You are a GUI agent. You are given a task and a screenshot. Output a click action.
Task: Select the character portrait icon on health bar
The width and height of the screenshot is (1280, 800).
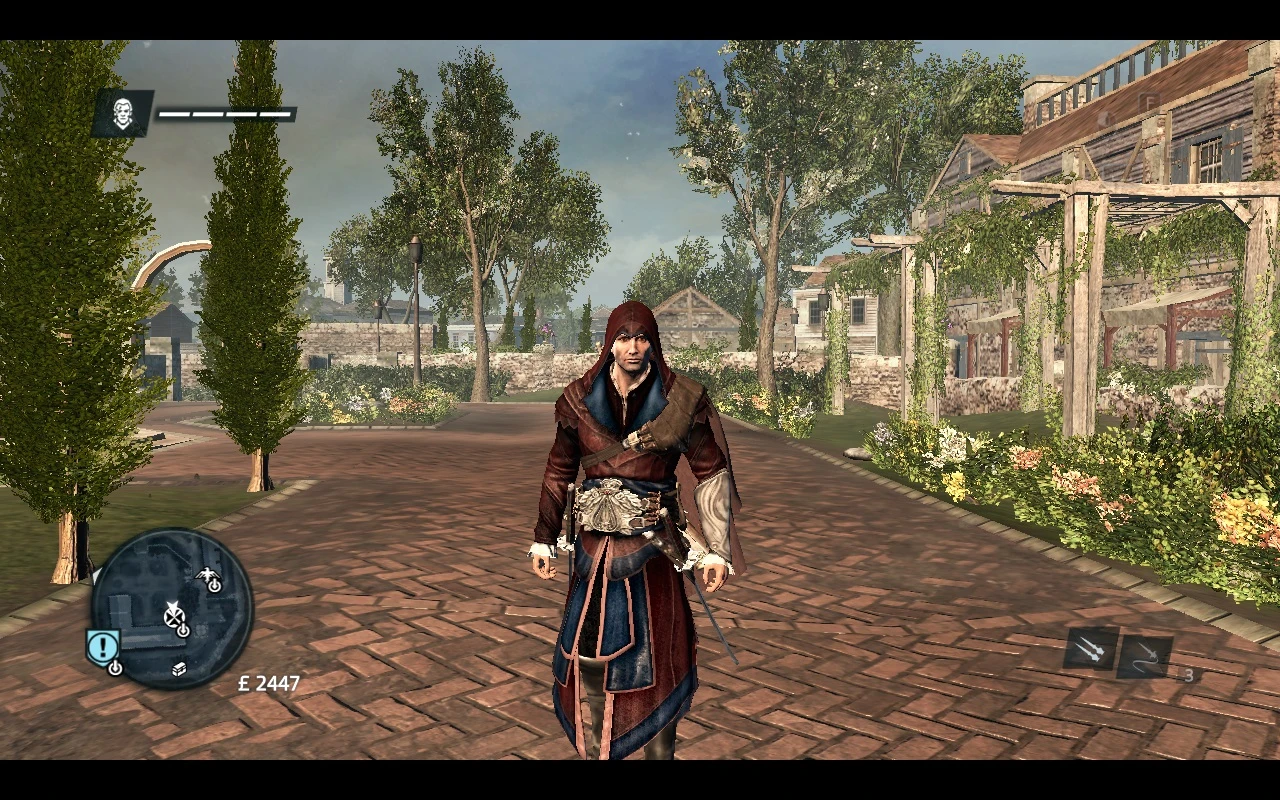point(121,113)
